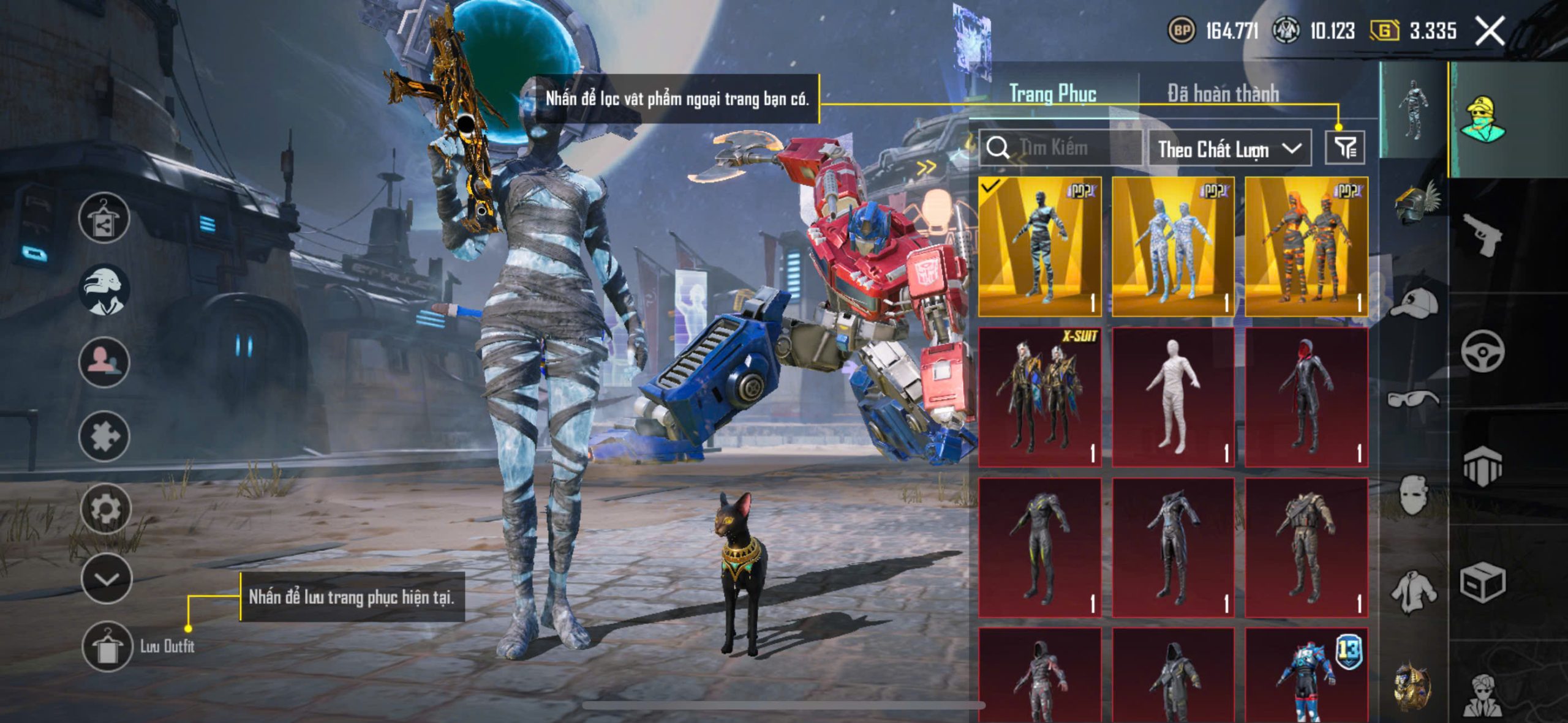
Task: Choose the orange mummy outfit set
Action: 1306,247
